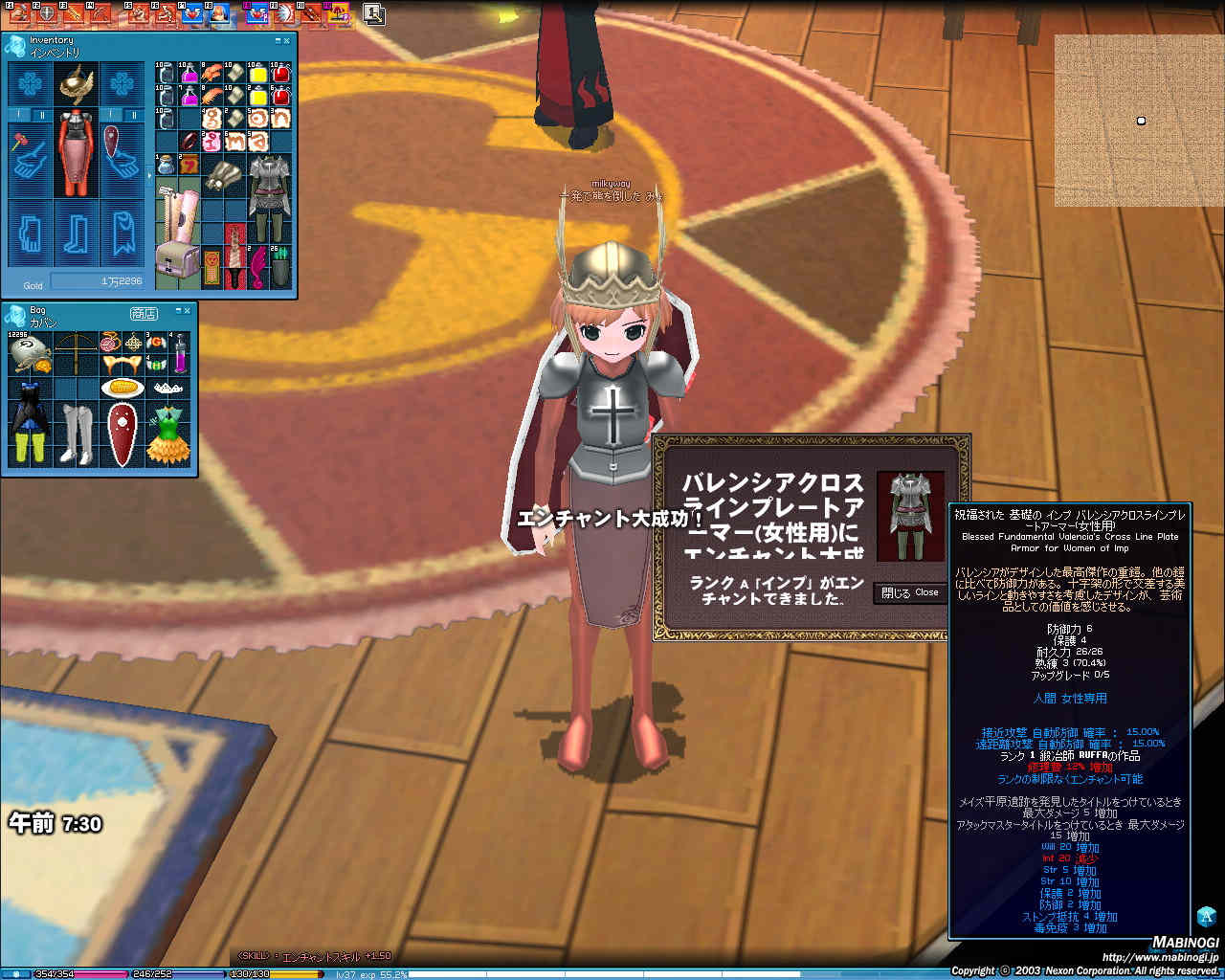This screenshot has height=980, width=1225.
Task: Switch to weapon set tab II
Action: pos(42,114)
